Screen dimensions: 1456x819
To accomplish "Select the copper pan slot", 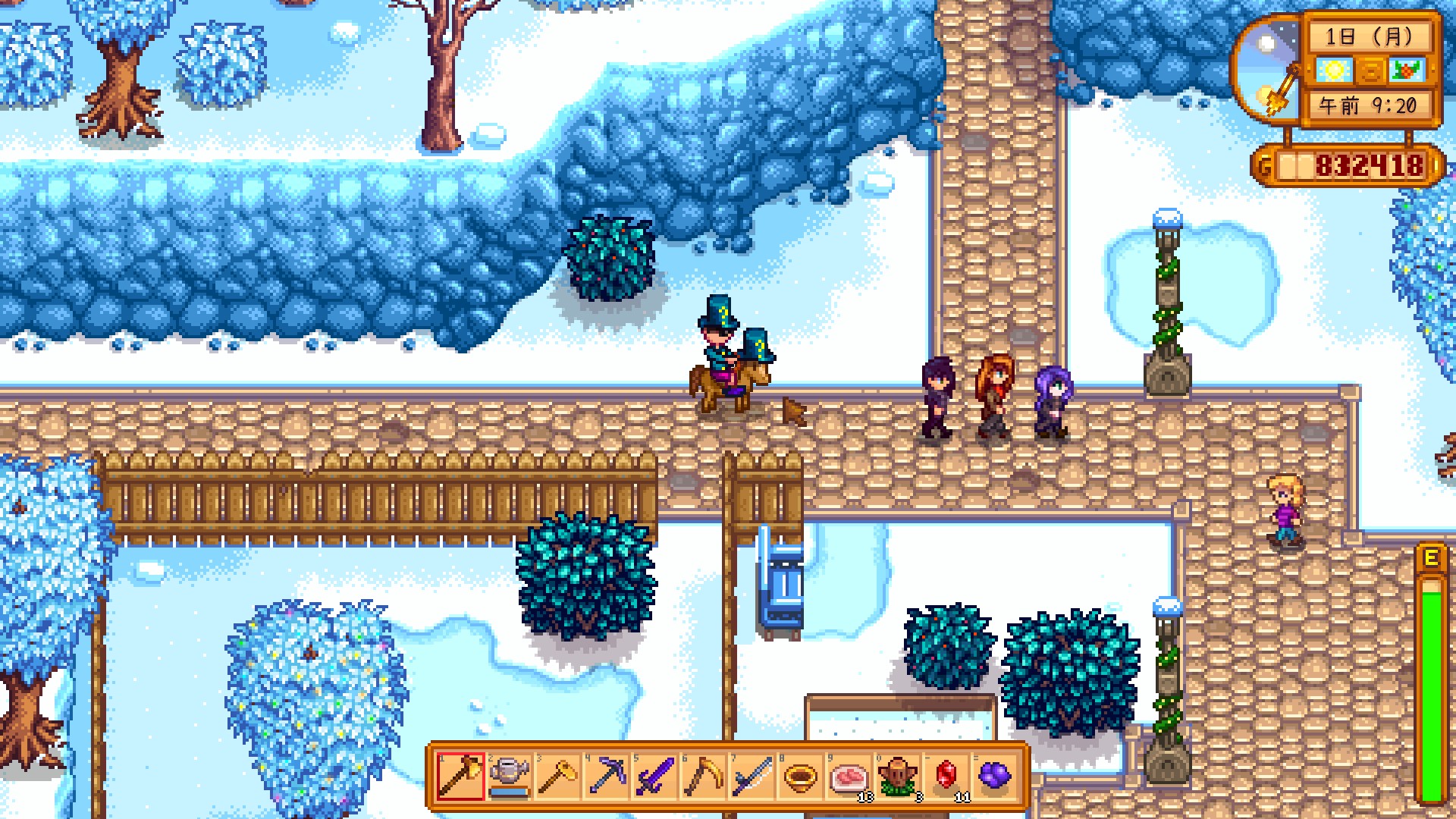I will [800, 777].
